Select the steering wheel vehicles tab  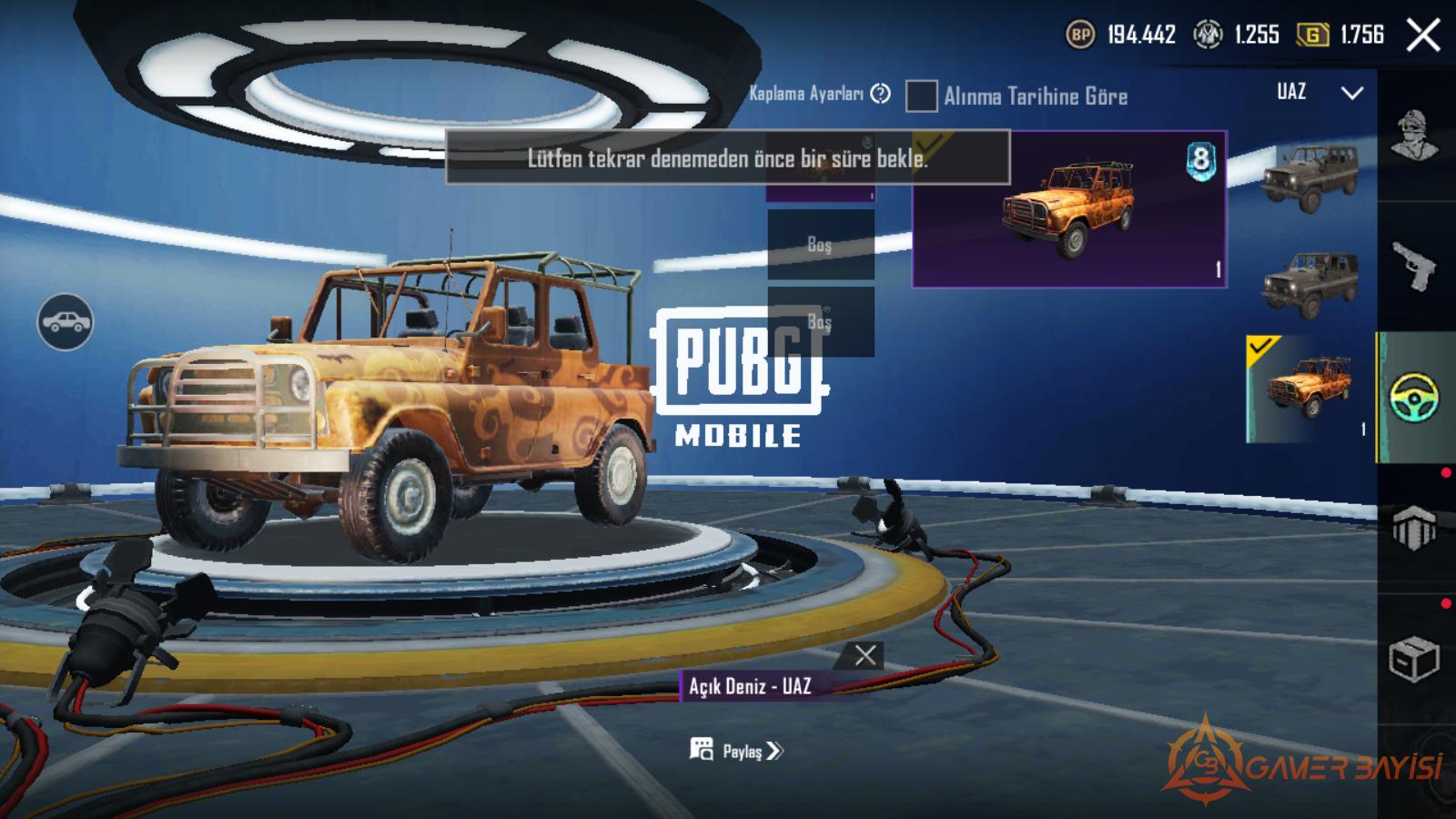(1415, 398)
